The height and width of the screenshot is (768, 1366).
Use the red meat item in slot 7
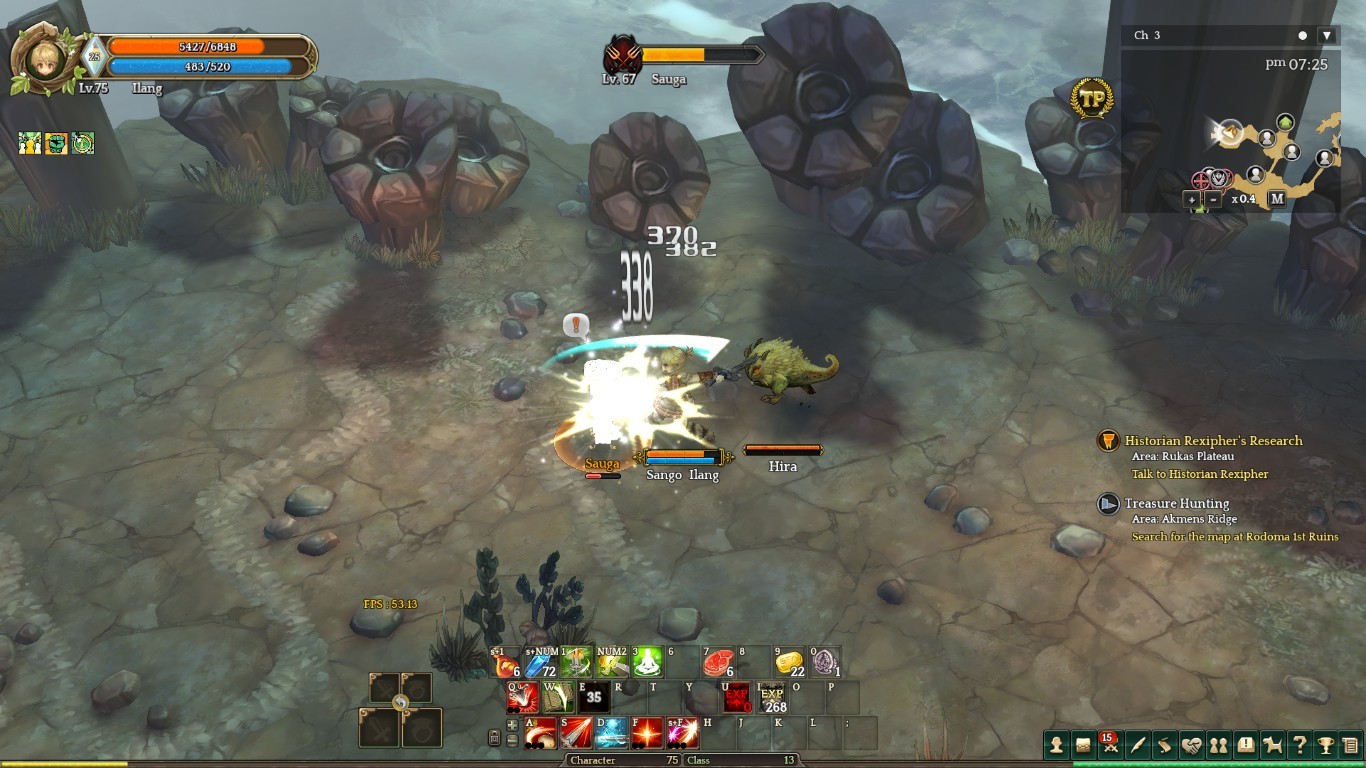[x=717, y=662]
